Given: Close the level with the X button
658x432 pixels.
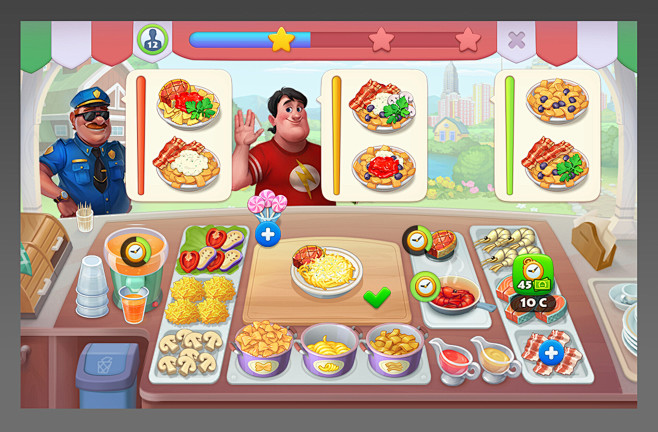Looking at the screenshot, I should [x=516, y=40].
